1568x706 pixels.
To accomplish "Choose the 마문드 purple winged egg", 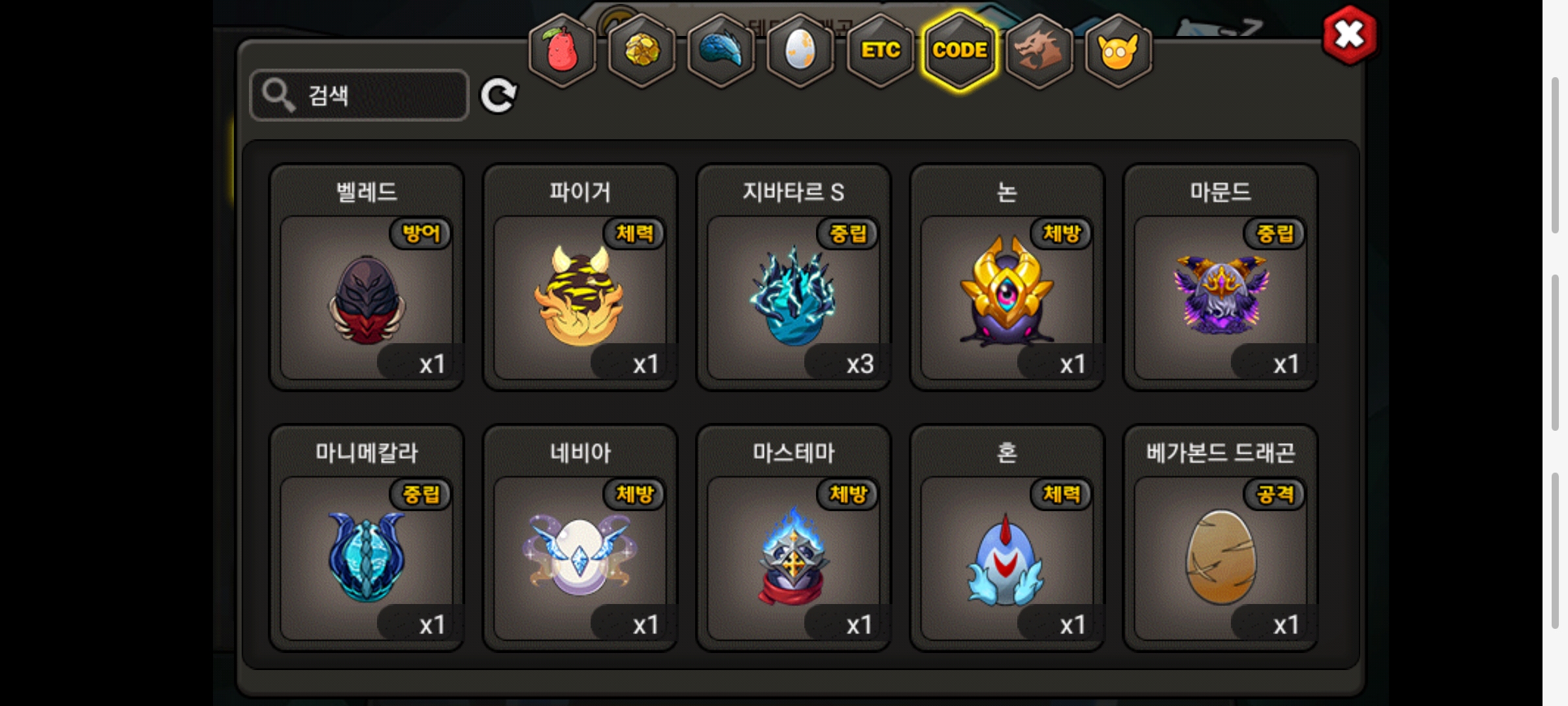I will coord(1220,297).
